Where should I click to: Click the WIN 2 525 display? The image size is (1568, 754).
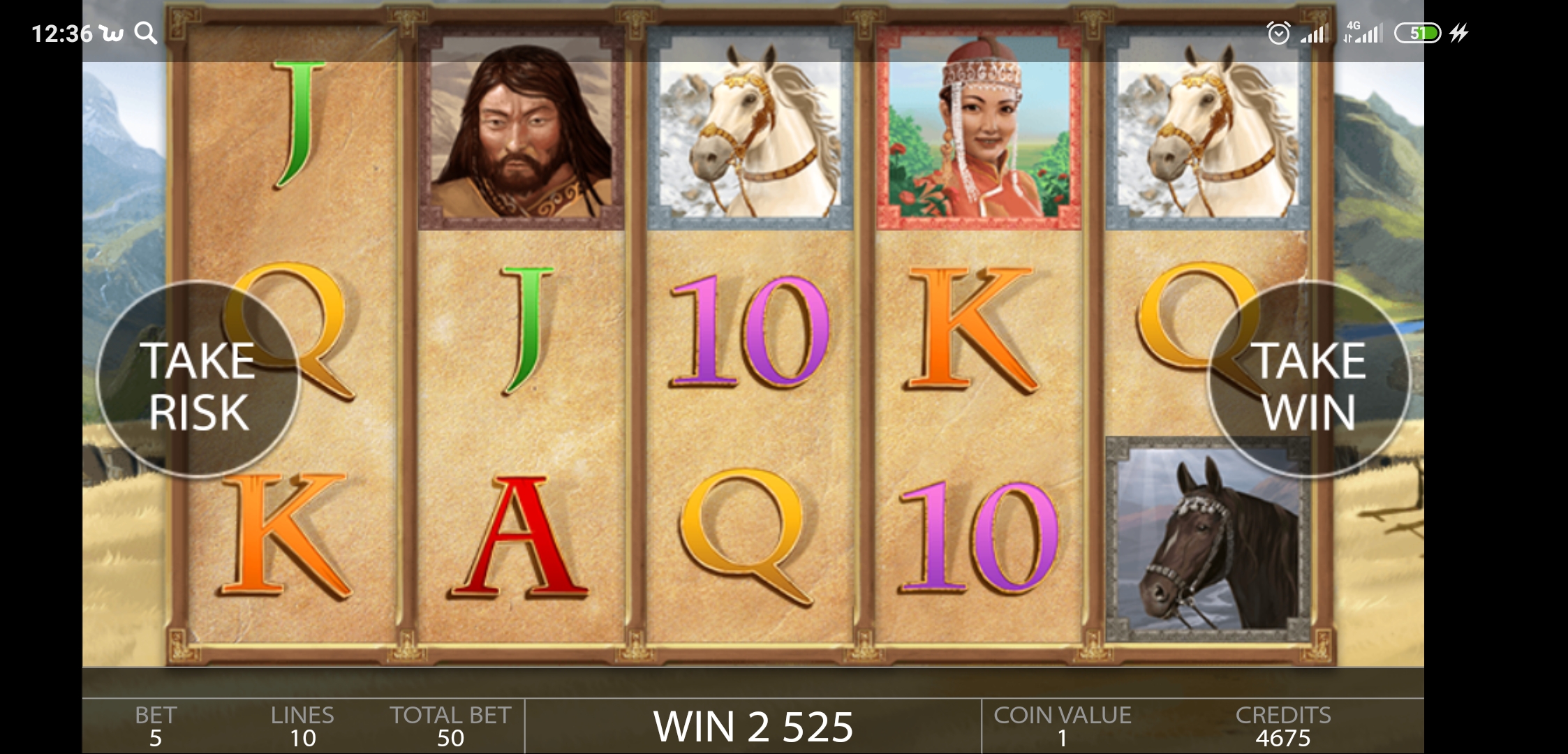754,725
